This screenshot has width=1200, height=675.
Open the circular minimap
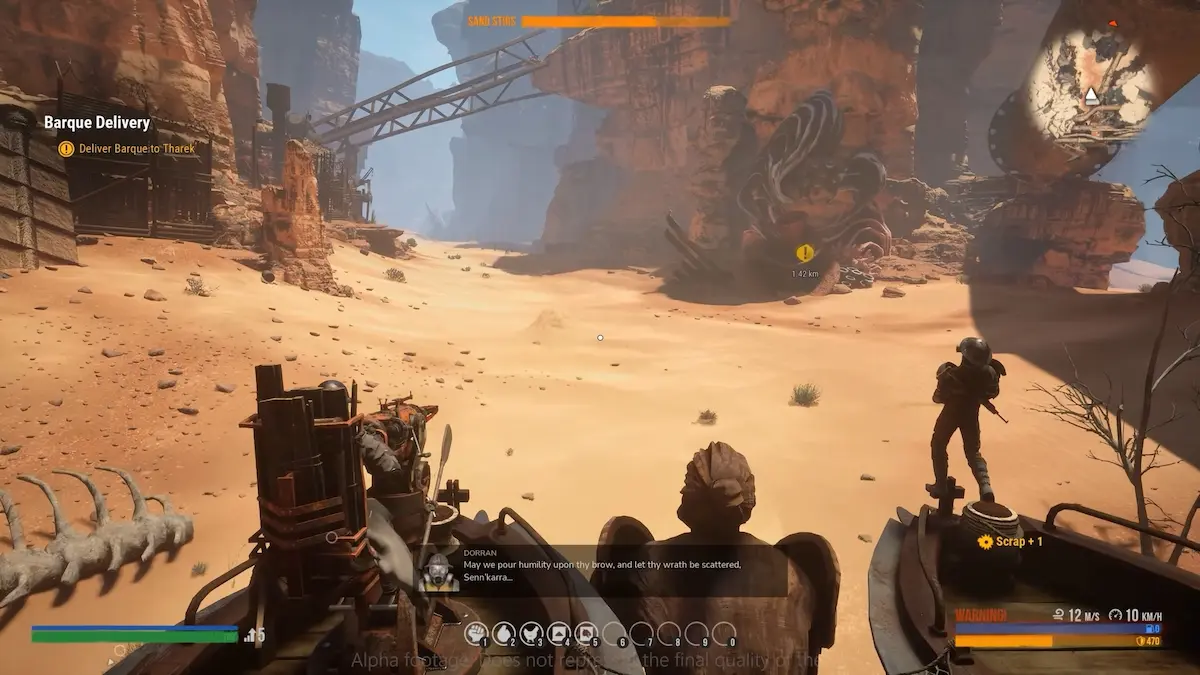tap(1092, 85)
